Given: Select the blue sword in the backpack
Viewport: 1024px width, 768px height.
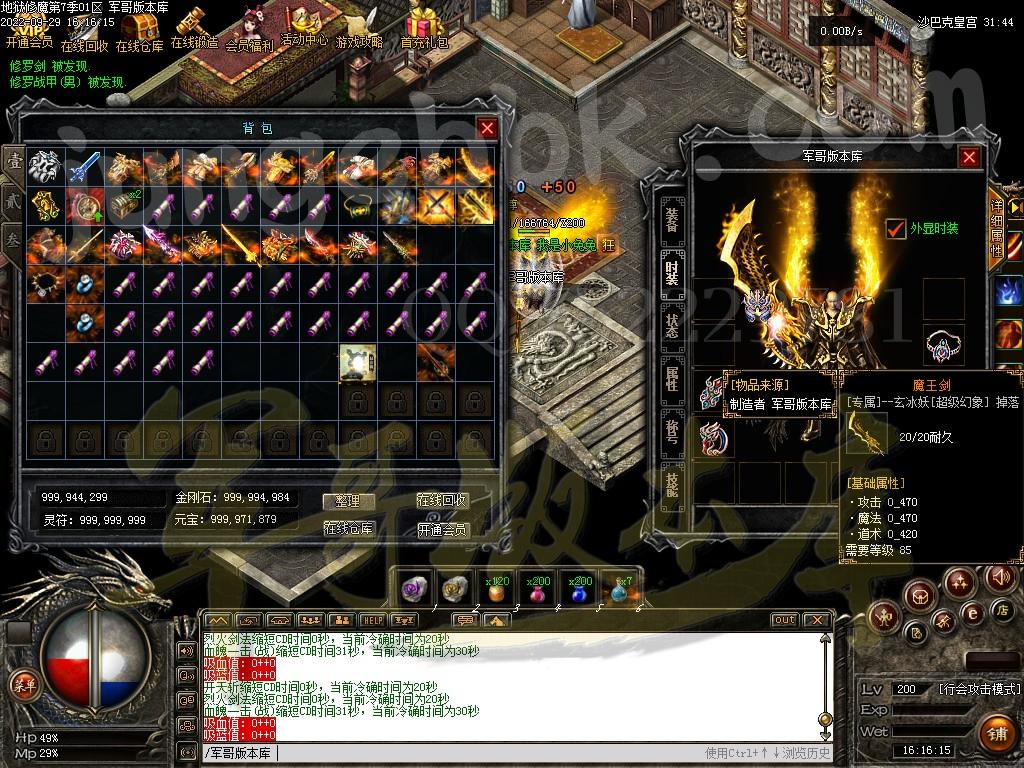Looking at the screenshot, I should click(85, 167).
